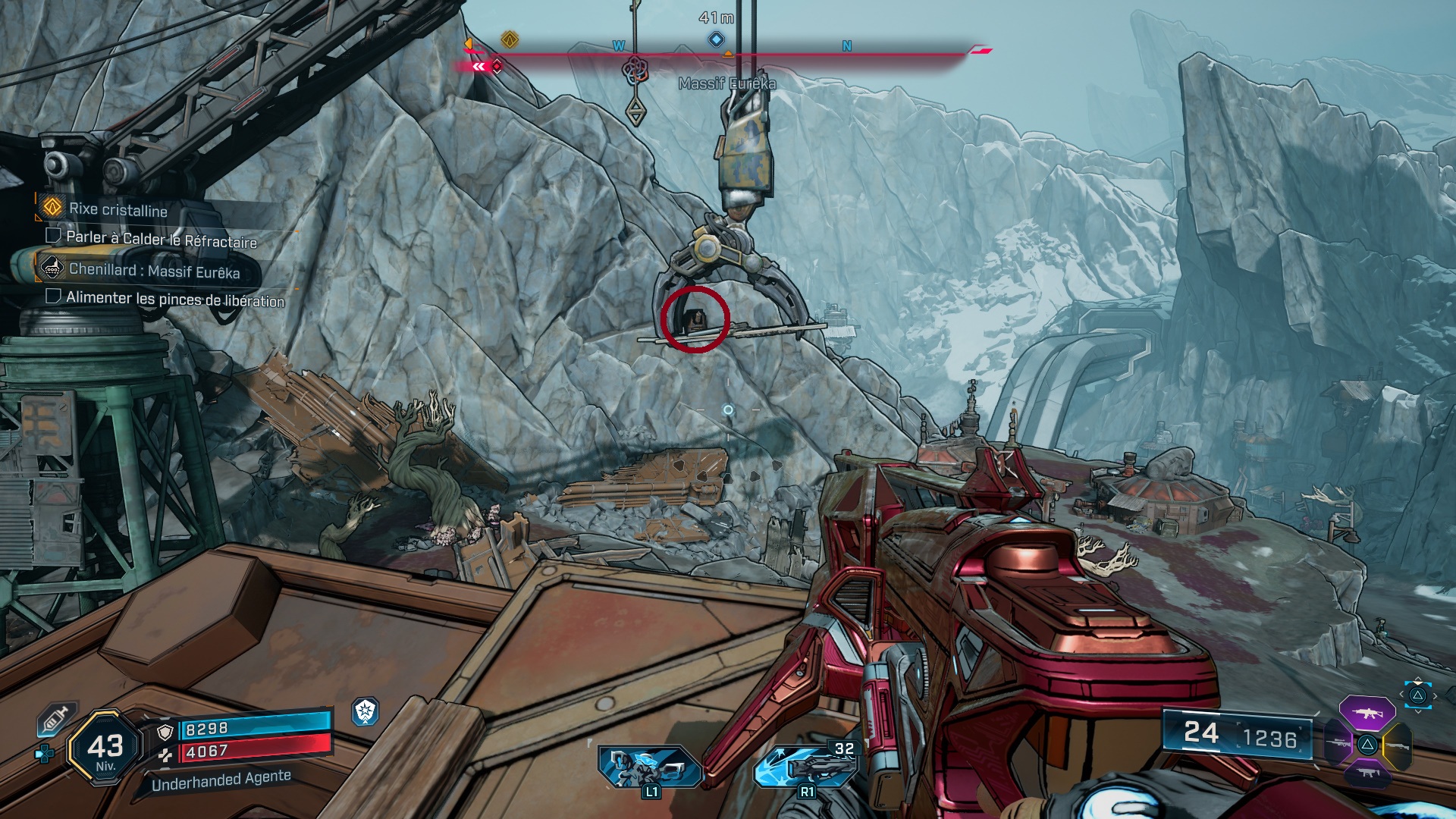Switch to the sniper rifle weapon slot

(x=1338, y=744)
